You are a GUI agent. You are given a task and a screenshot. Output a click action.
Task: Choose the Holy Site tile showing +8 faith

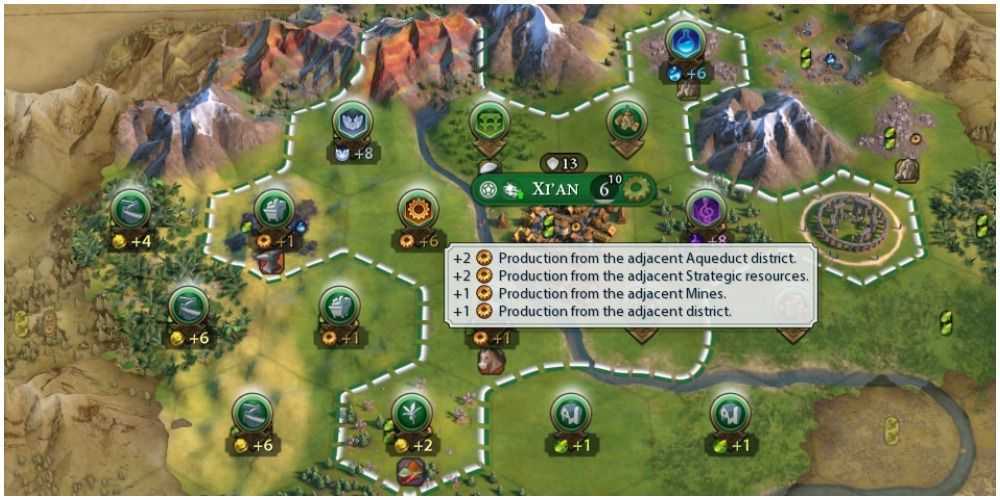tap(352, 122)
